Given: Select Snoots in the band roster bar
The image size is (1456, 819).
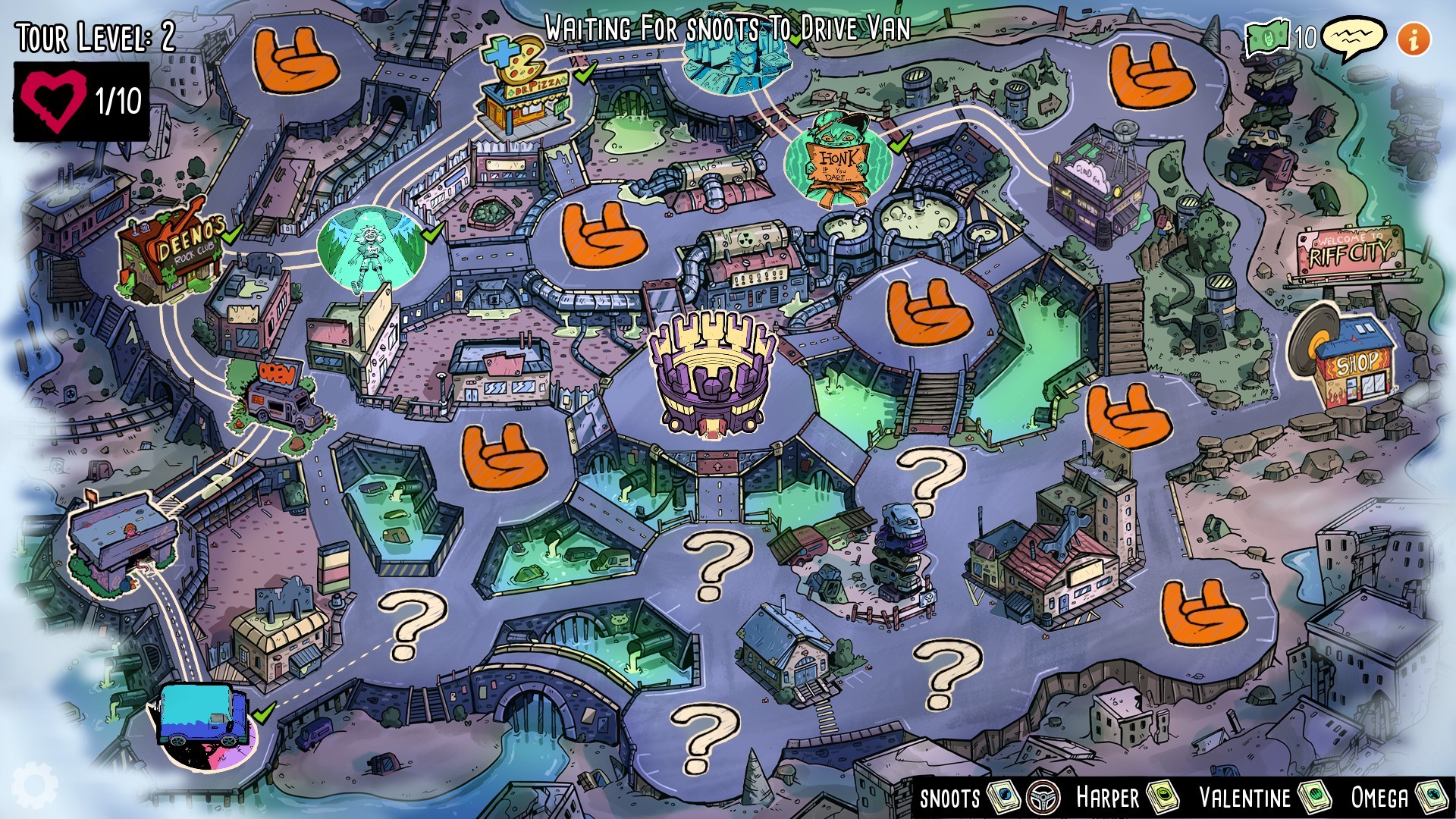Looking at the screenshot, I should tap(950, 798).
